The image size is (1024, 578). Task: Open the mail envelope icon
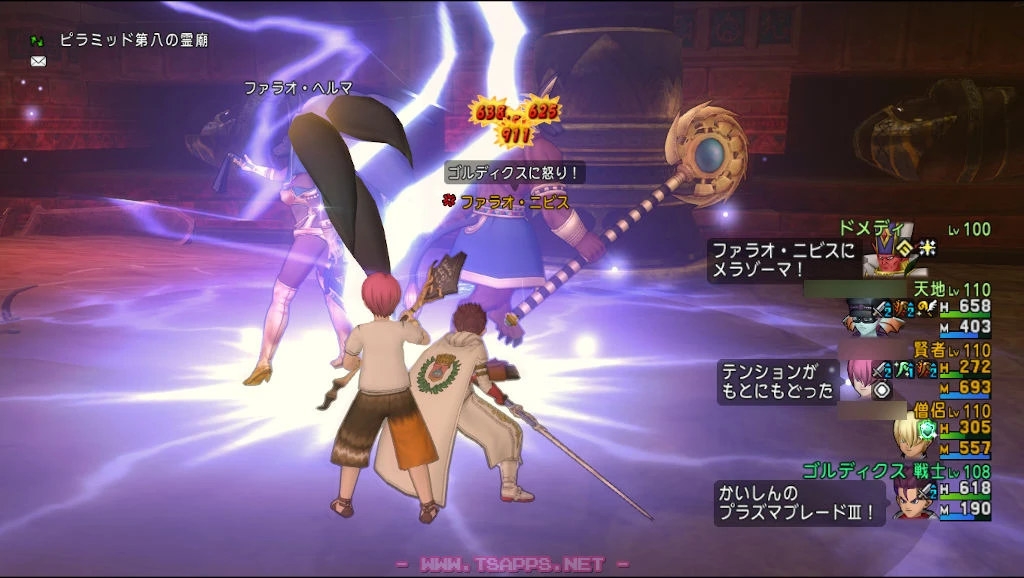38,61
